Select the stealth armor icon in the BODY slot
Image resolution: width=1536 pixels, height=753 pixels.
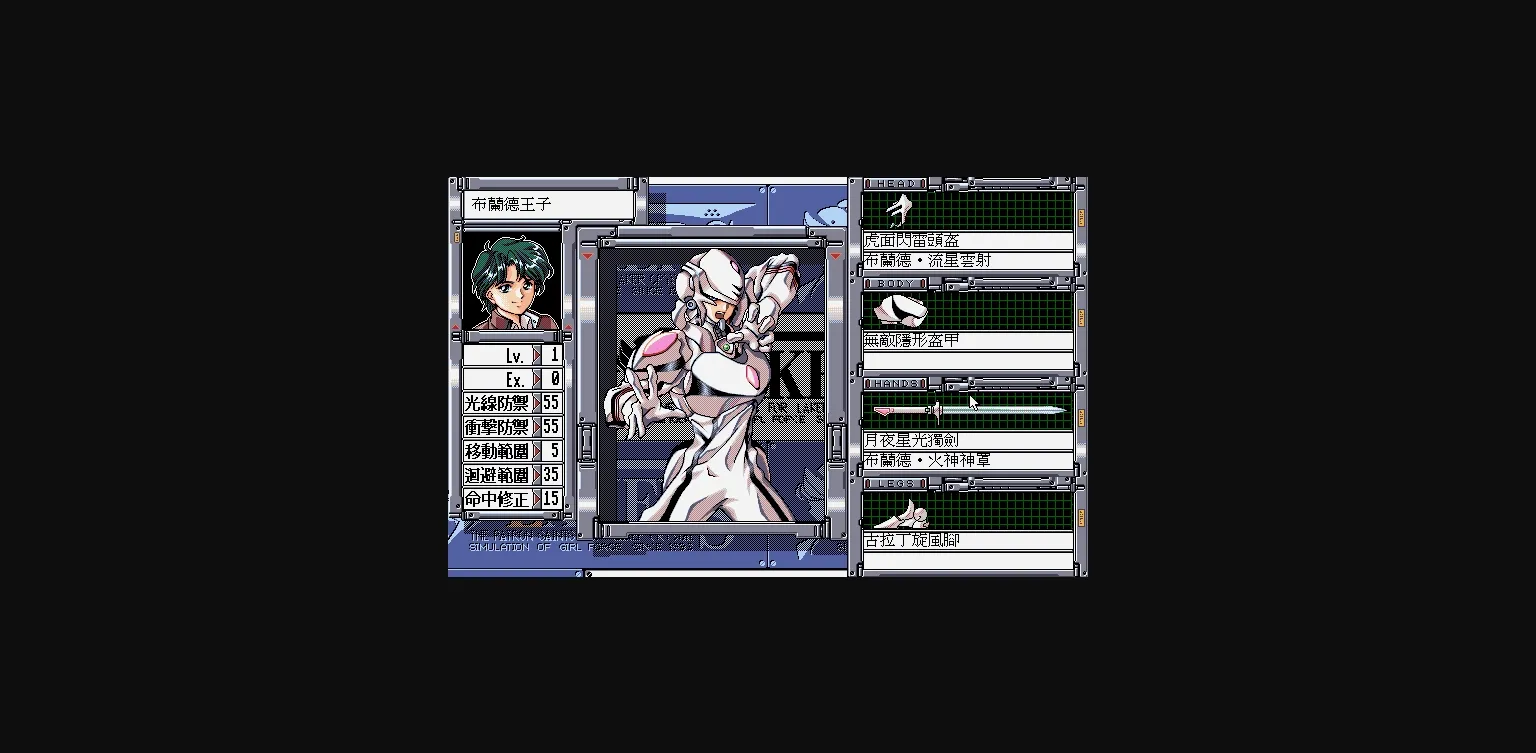pyautogui.click(x=901, y=310)
